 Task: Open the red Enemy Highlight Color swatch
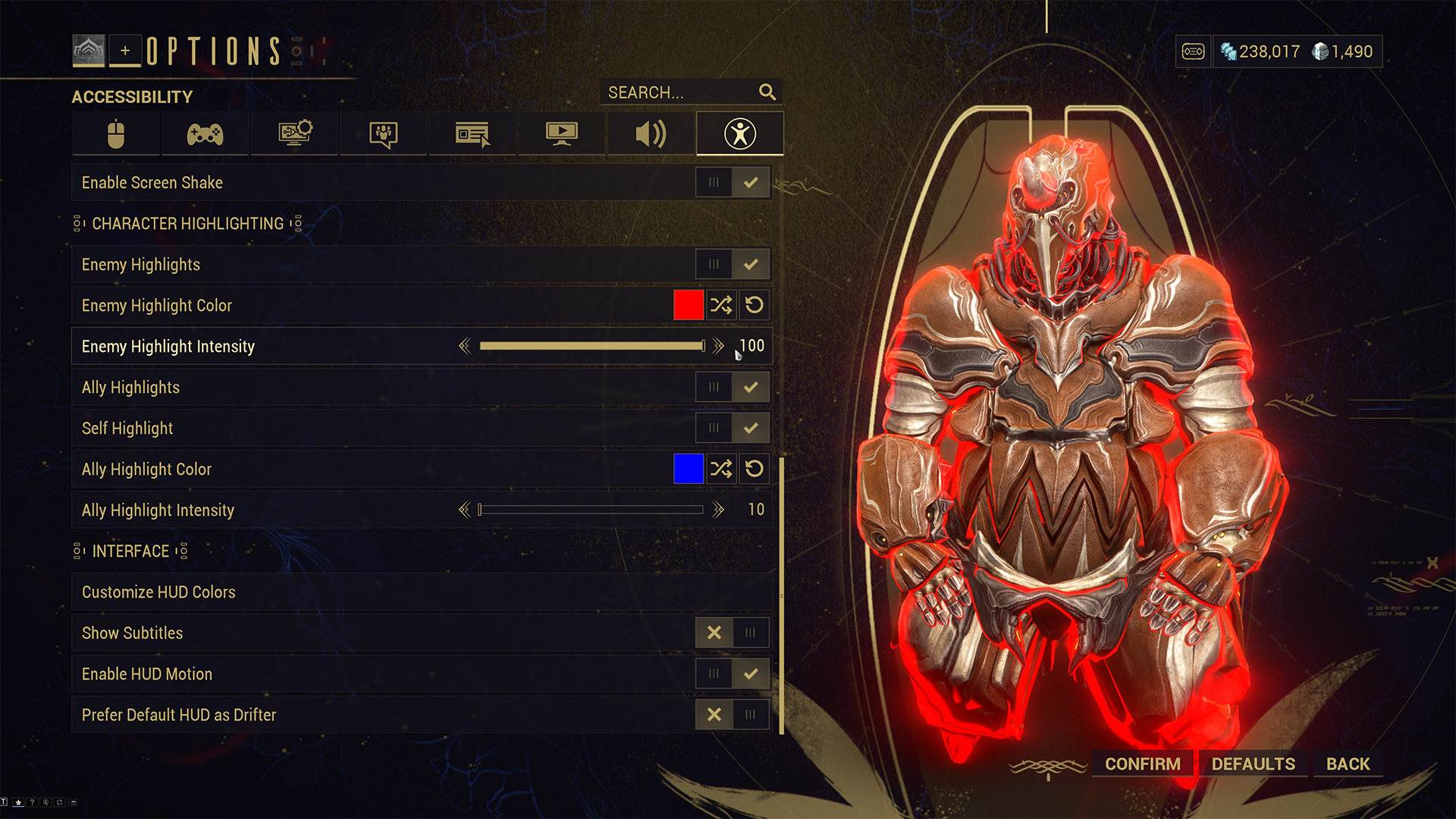coord(689,306)
